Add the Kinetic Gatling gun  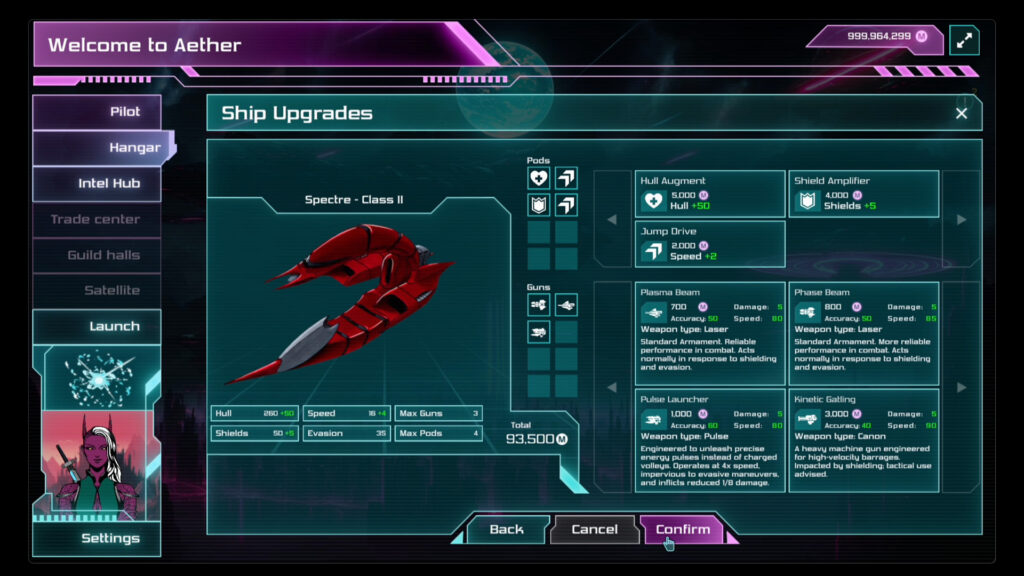click(x=864, y=440)
